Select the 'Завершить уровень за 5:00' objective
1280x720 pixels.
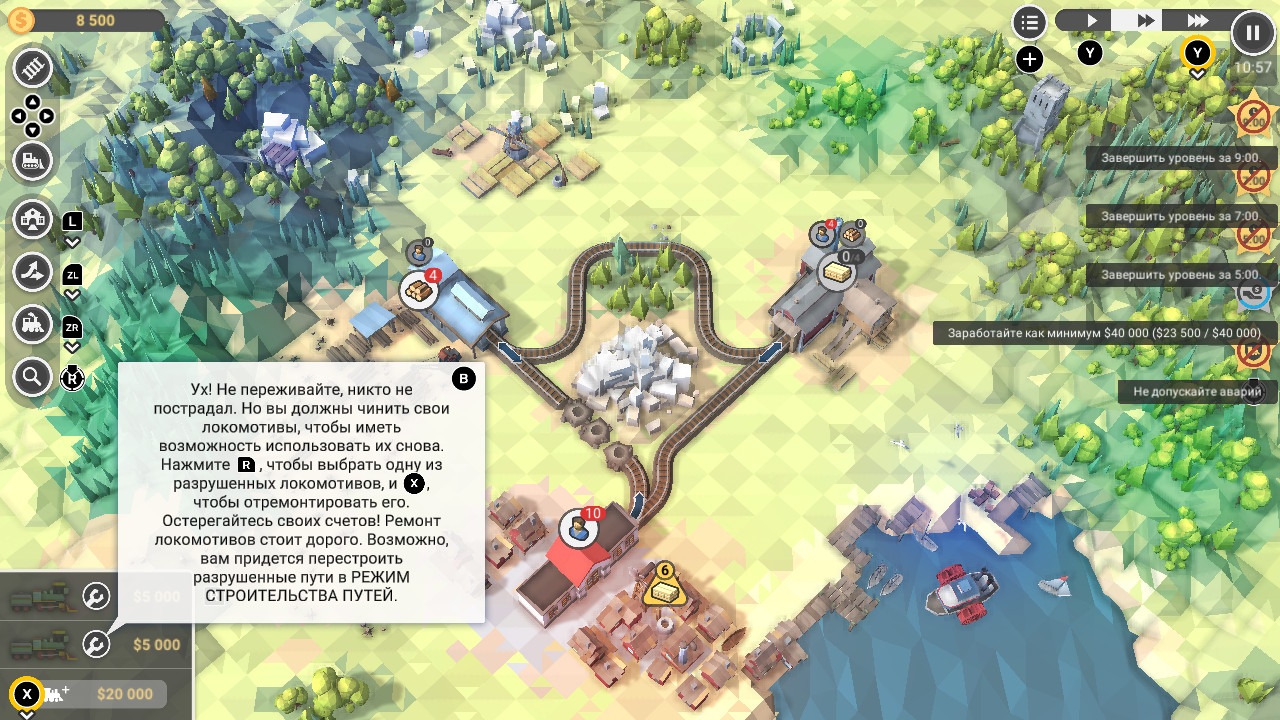(1180, 274)
